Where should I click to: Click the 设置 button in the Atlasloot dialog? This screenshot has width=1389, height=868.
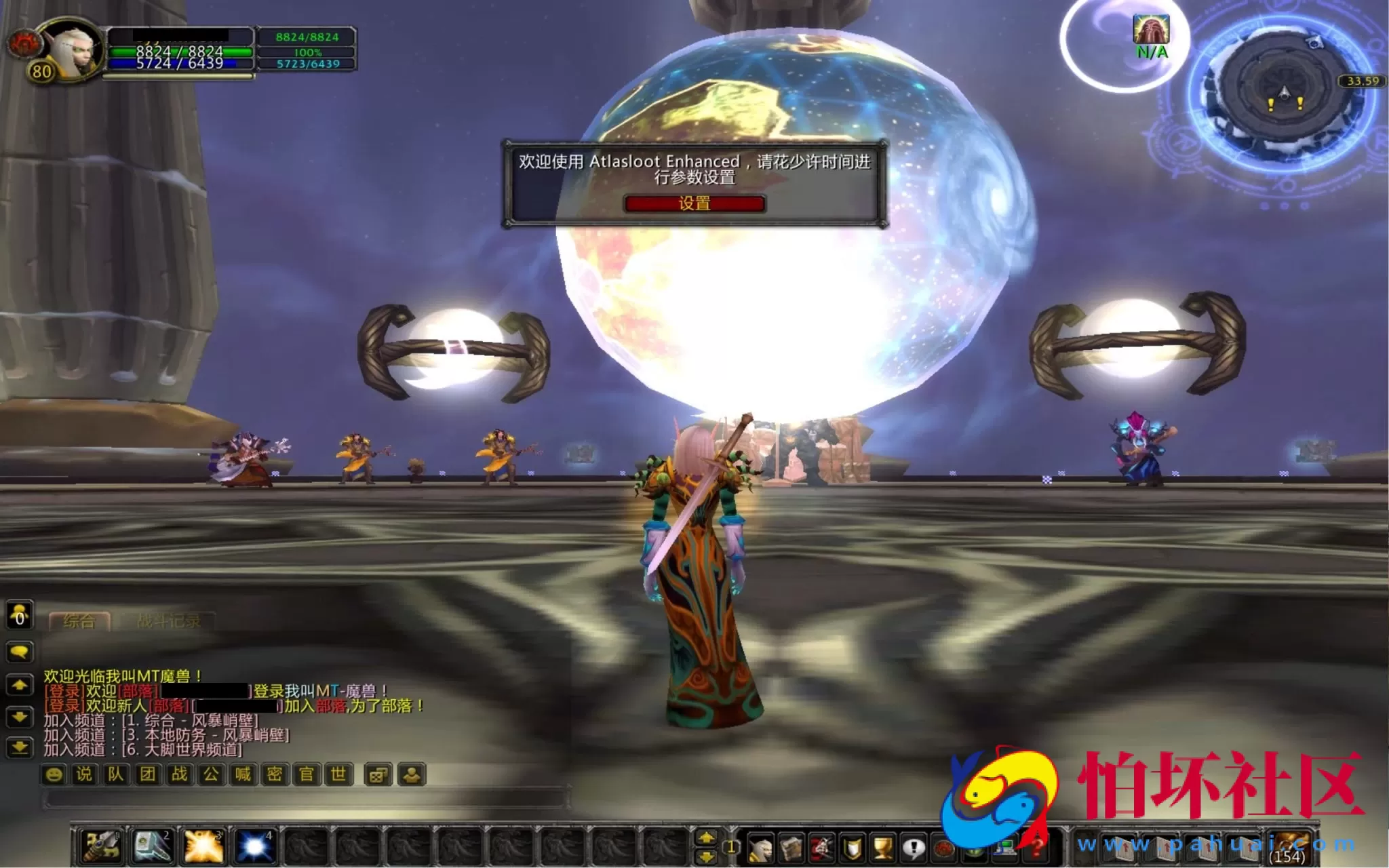point(694,205)
